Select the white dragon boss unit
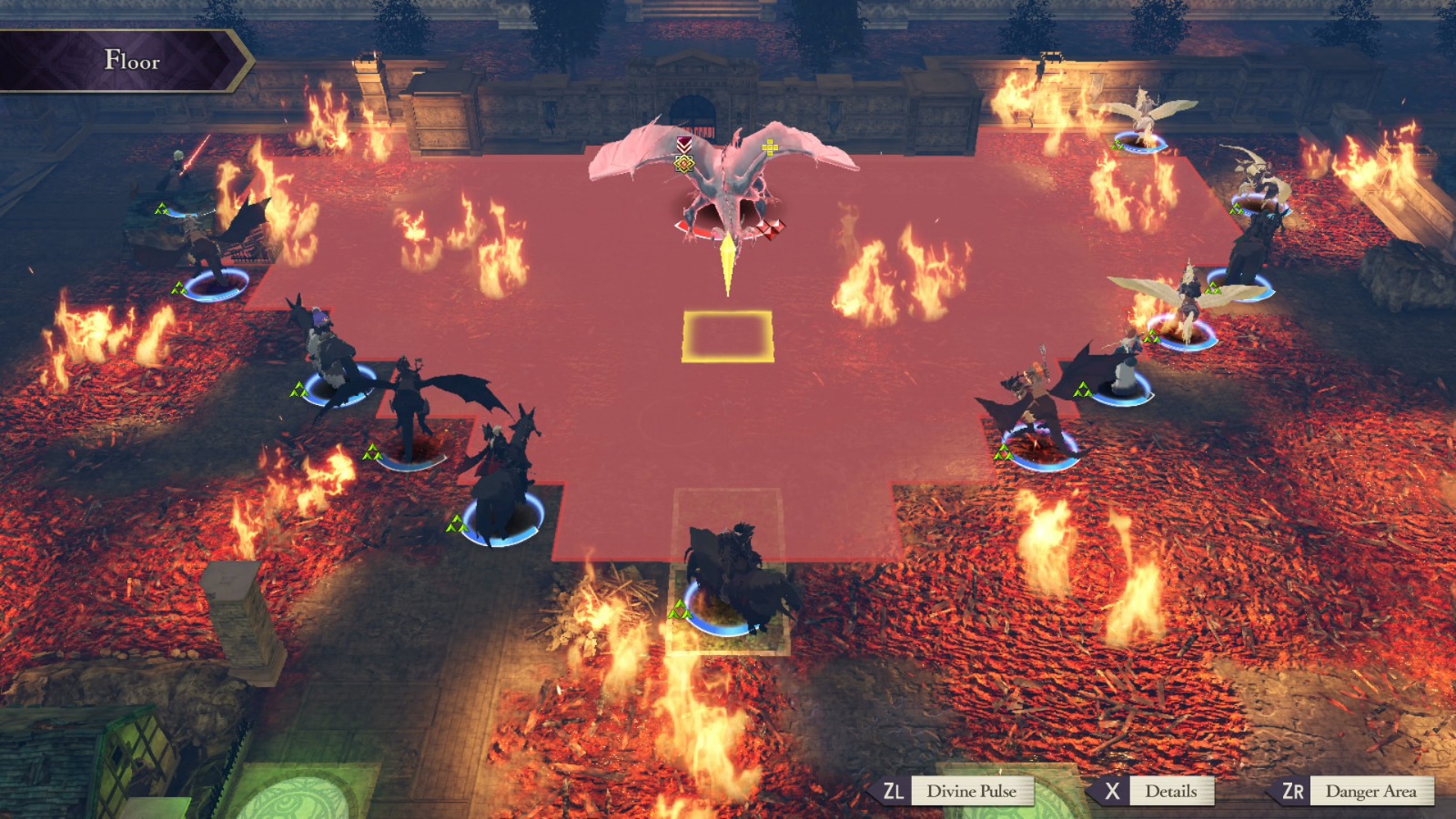 click(728, 177)
